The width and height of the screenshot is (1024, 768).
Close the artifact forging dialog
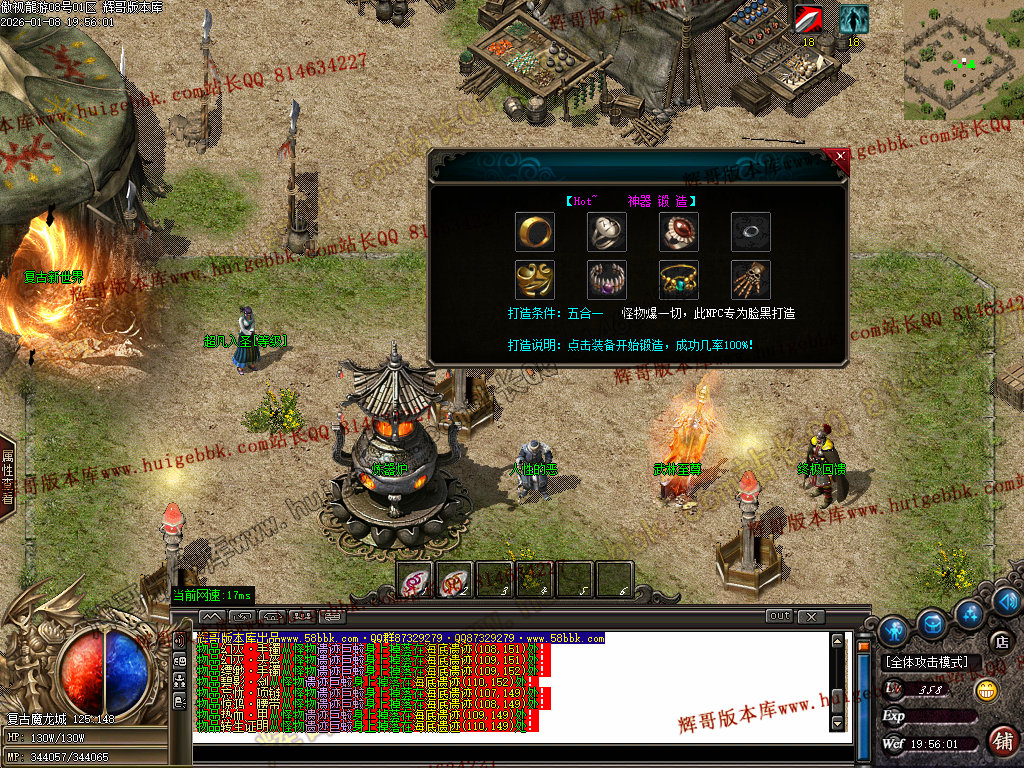pyautogui.click(x=839, y=156)
